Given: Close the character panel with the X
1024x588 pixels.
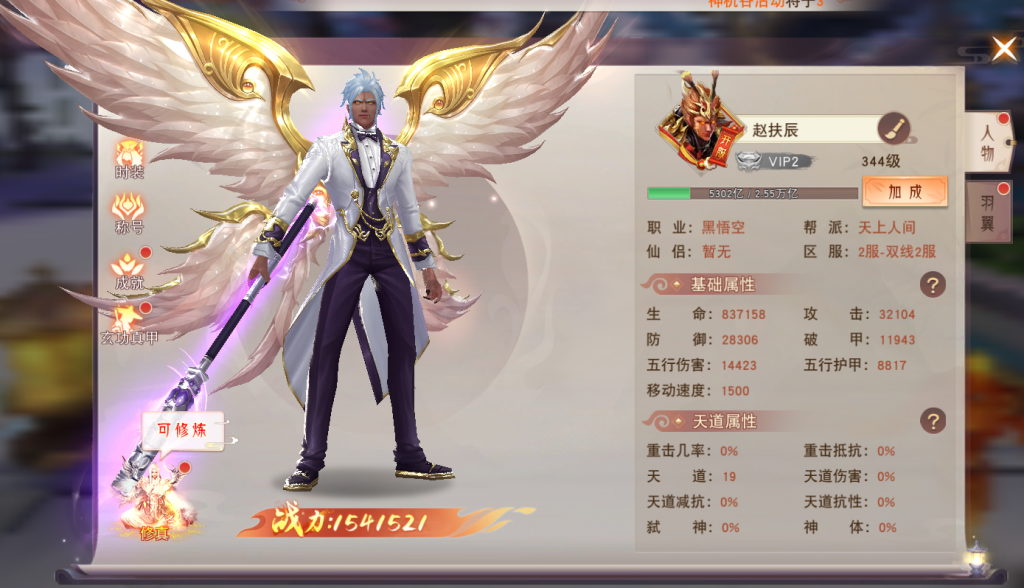Looking at the screenshot, I should (x=1003, y=46).
